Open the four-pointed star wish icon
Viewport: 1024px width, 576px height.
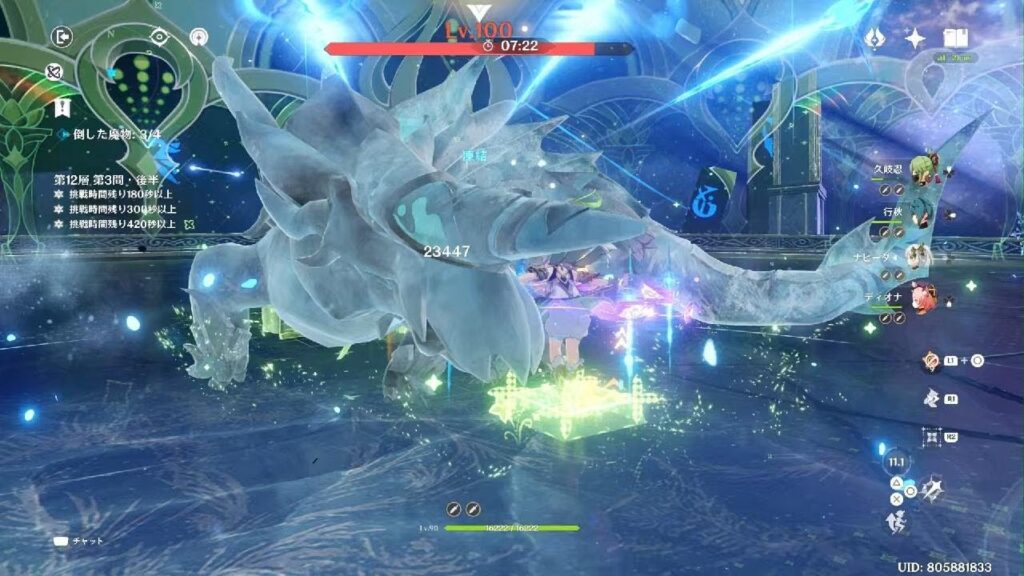coord(914,39)
